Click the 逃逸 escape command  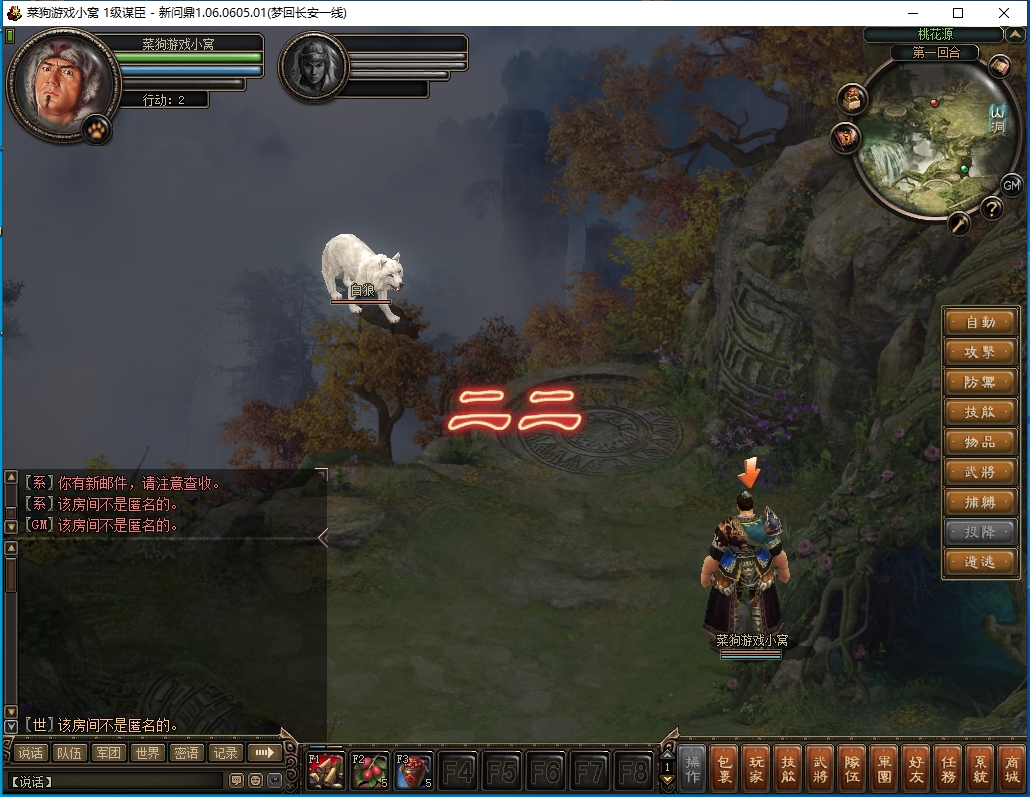point(980,562)
